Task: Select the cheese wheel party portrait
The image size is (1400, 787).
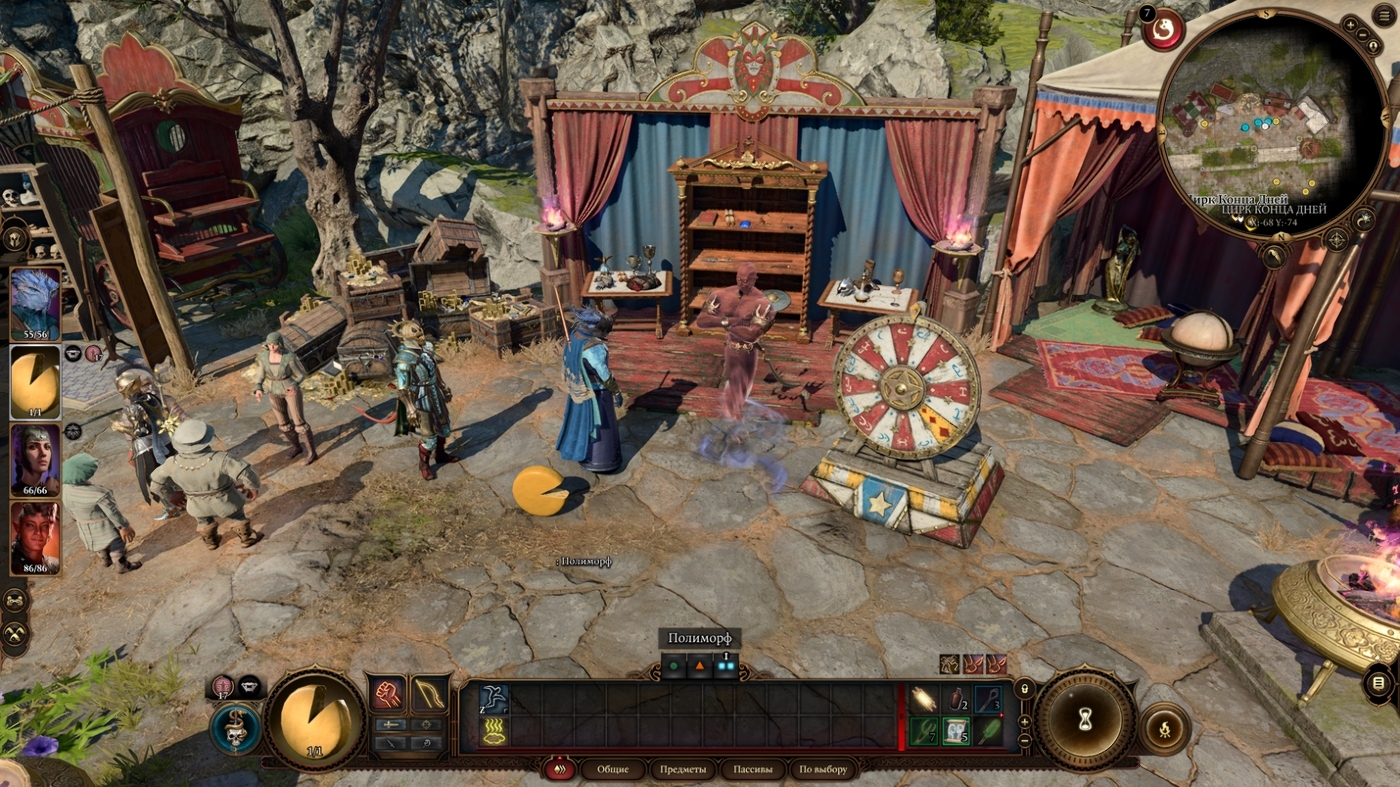Action: coord(35,382)
